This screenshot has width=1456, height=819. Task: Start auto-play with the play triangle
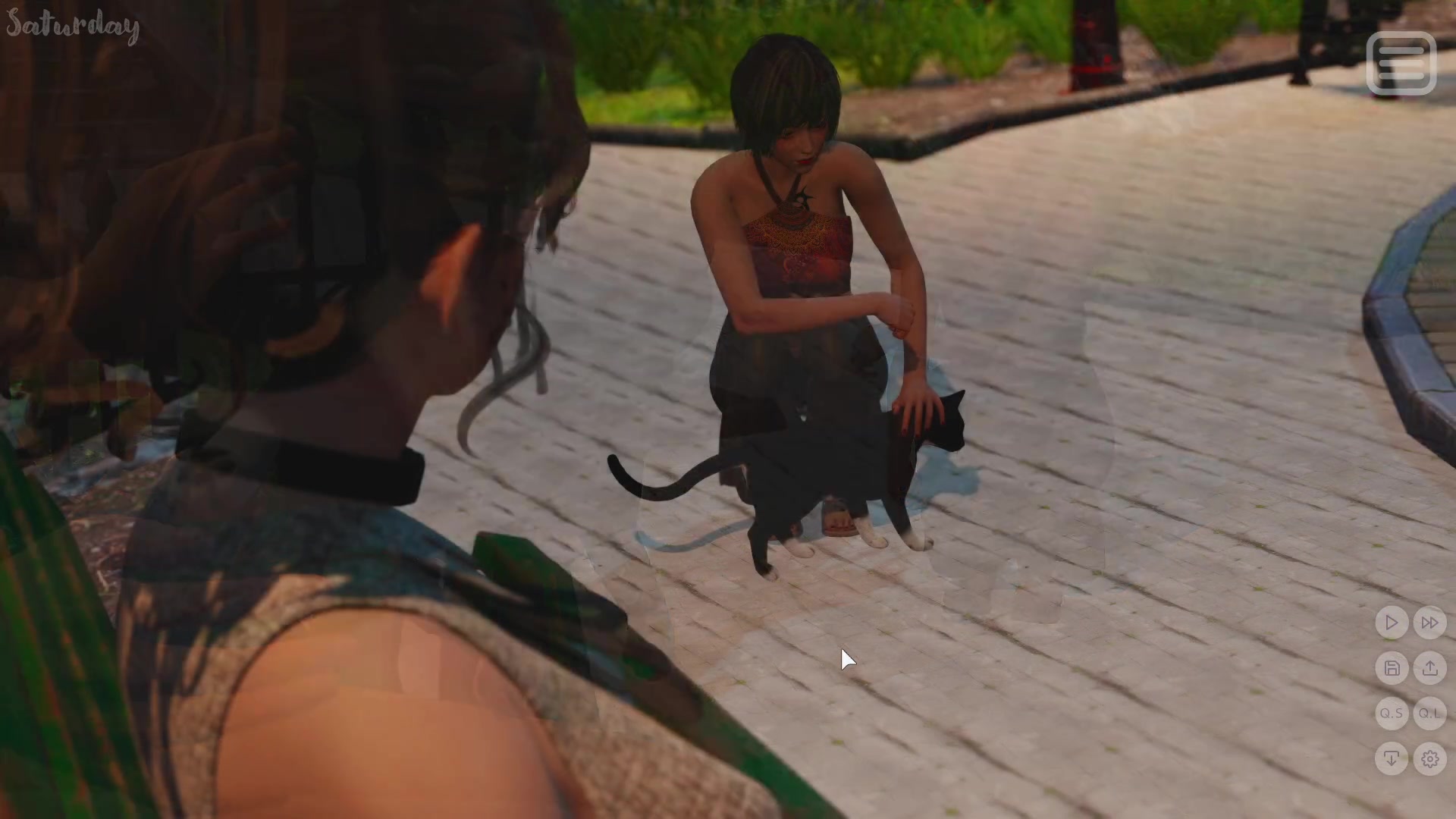[1392, 623]
